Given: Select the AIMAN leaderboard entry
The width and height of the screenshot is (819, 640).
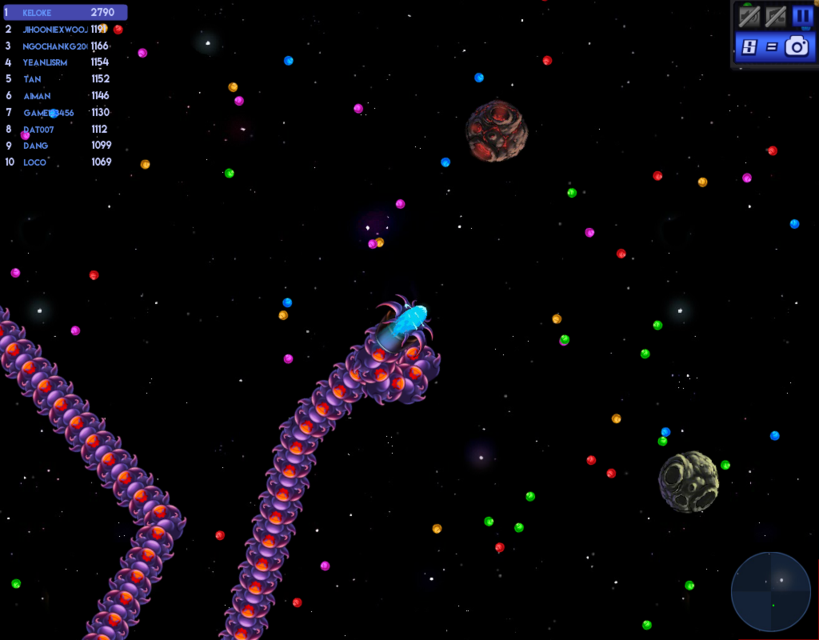Looking at the screenshot, I should pos(60,95).
